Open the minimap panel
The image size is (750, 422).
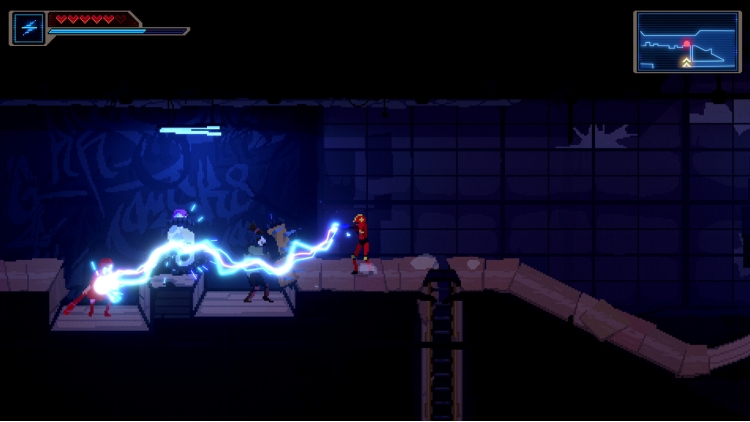pos(686,42)
